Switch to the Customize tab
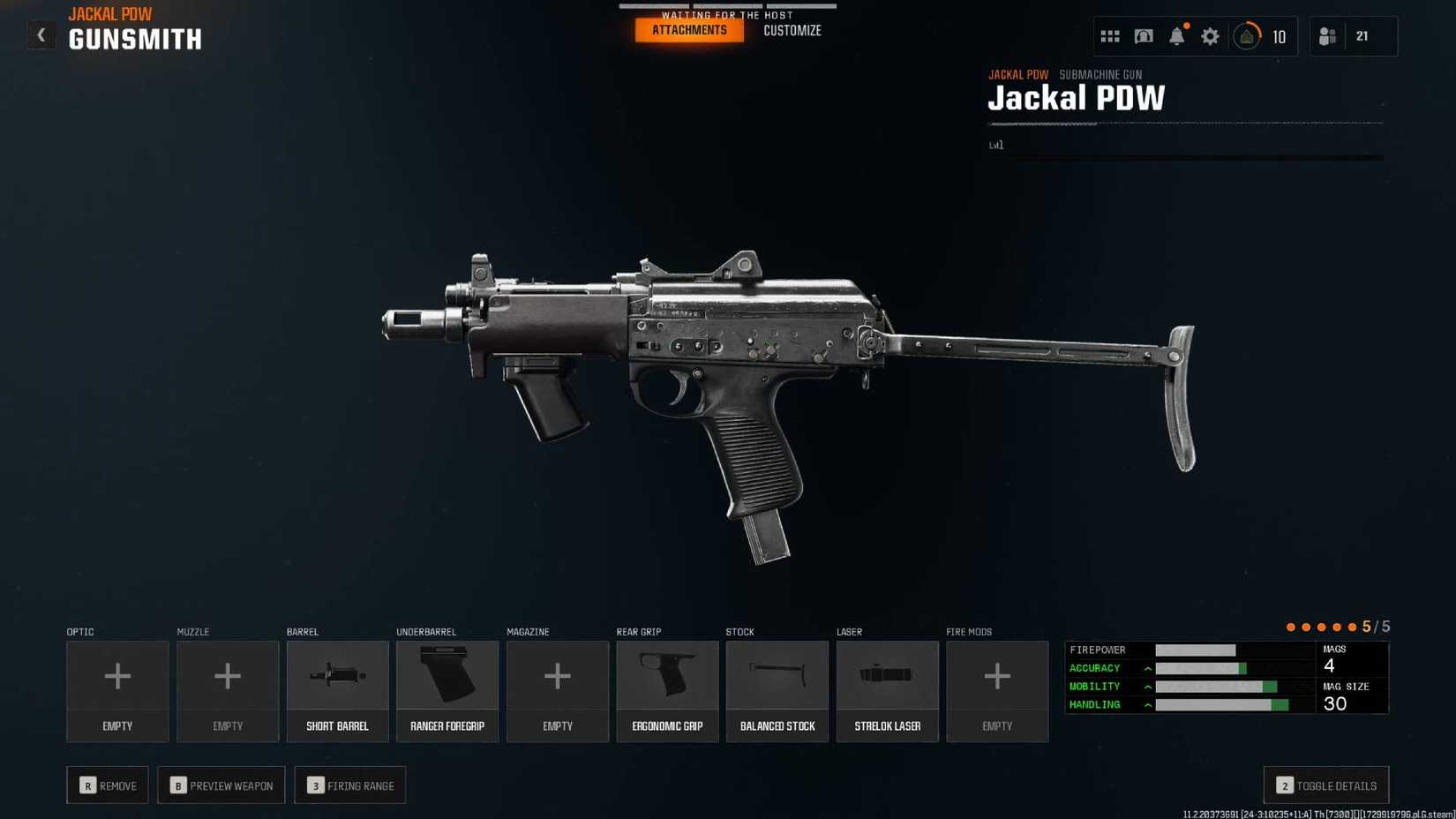This screenshot has width=1456, height=819. tap(792, 31)
